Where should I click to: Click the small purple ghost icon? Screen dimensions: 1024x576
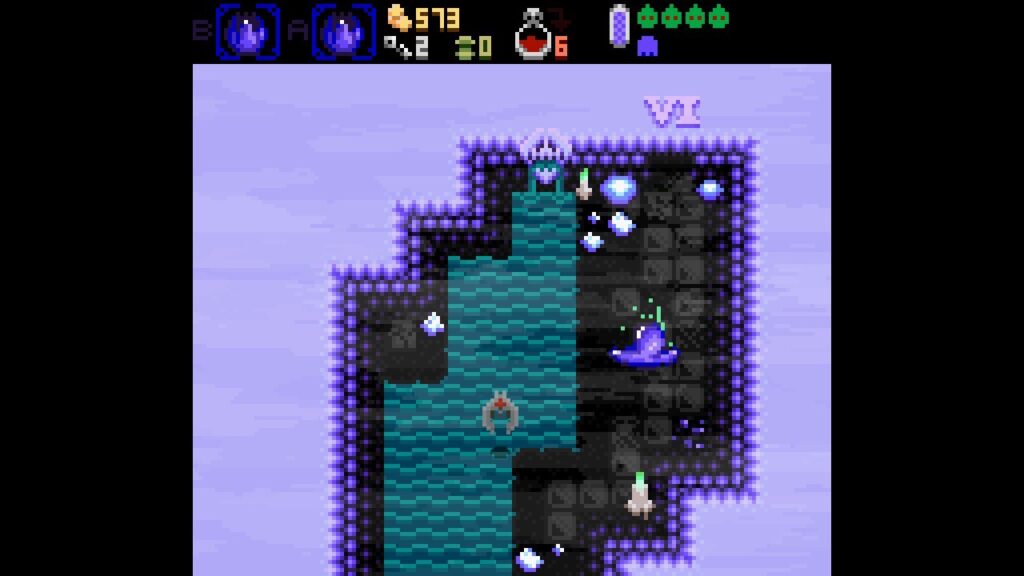647,45
